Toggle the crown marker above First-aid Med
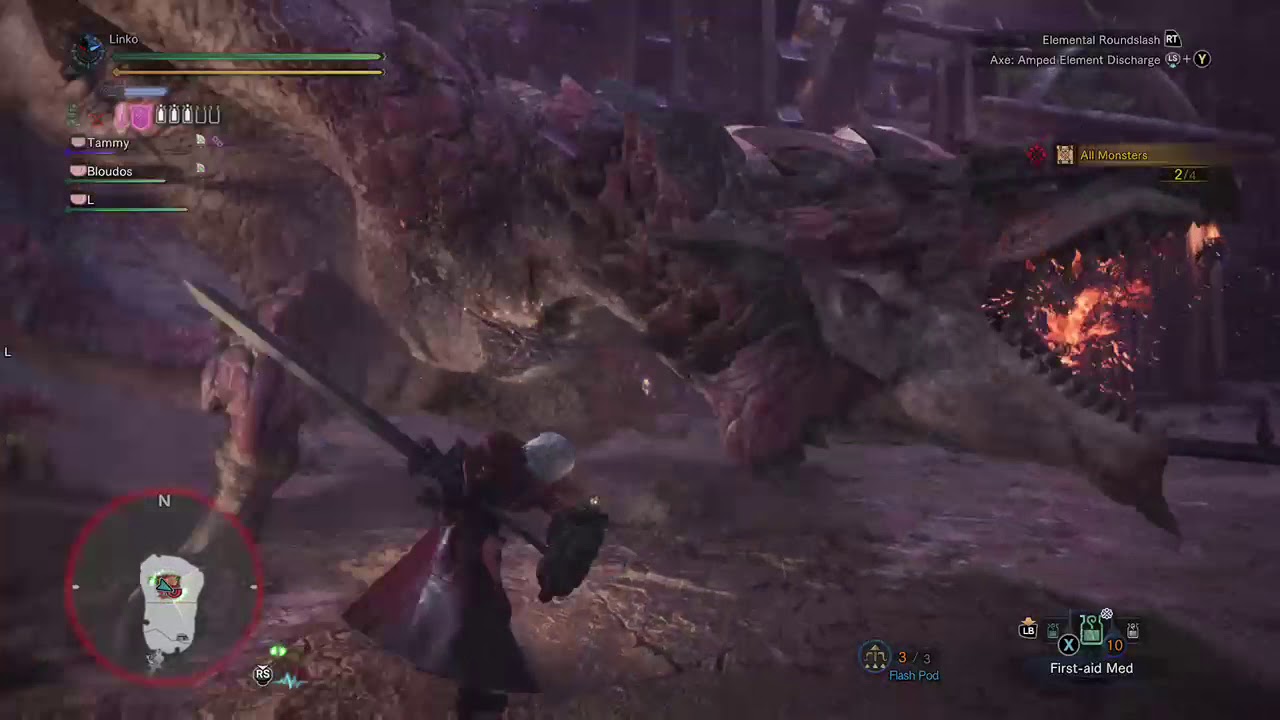 click(1106, 613)
